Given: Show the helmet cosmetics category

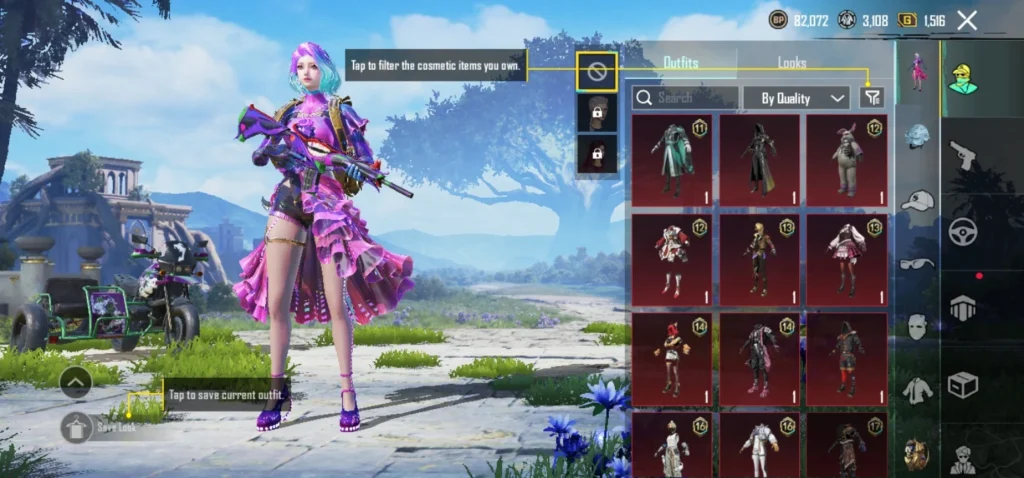Looking at the screenshot, I should tap(917, 137).
